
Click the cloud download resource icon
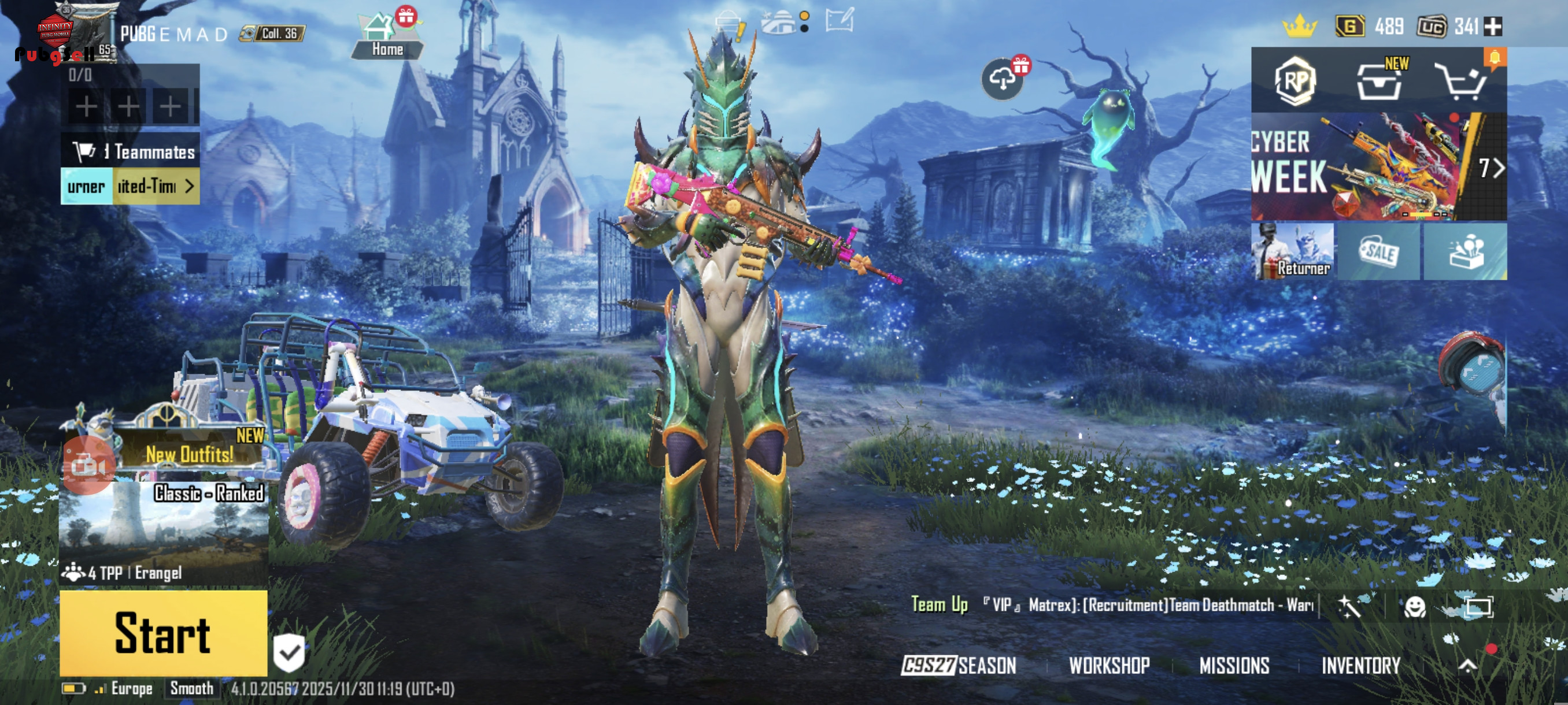tap(1002, 80)
